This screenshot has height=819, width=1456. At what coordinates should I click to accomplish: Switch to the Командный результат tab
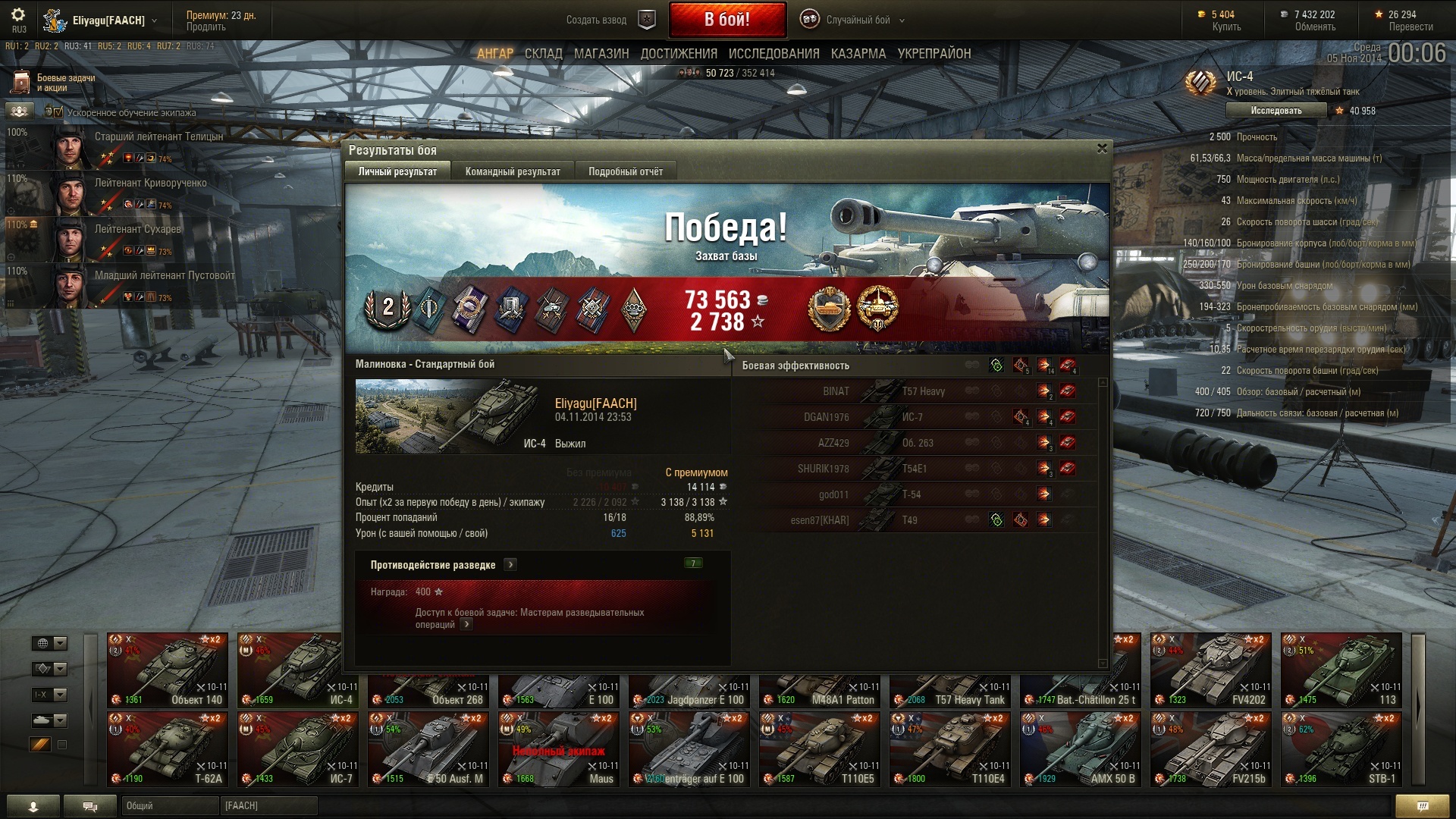513,171
